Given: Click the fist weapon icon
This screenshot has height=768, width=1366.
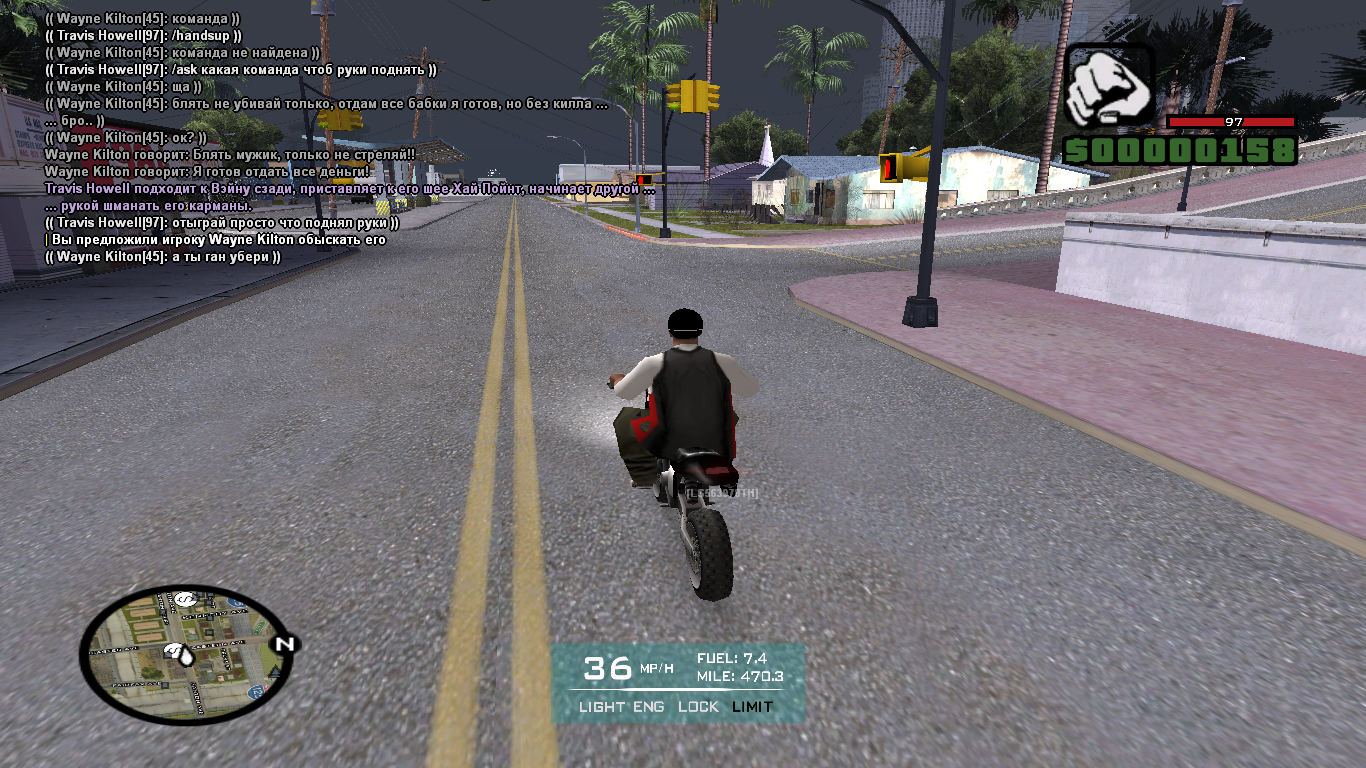Looking at the screenshot, I should click(x=1109, y=86).
